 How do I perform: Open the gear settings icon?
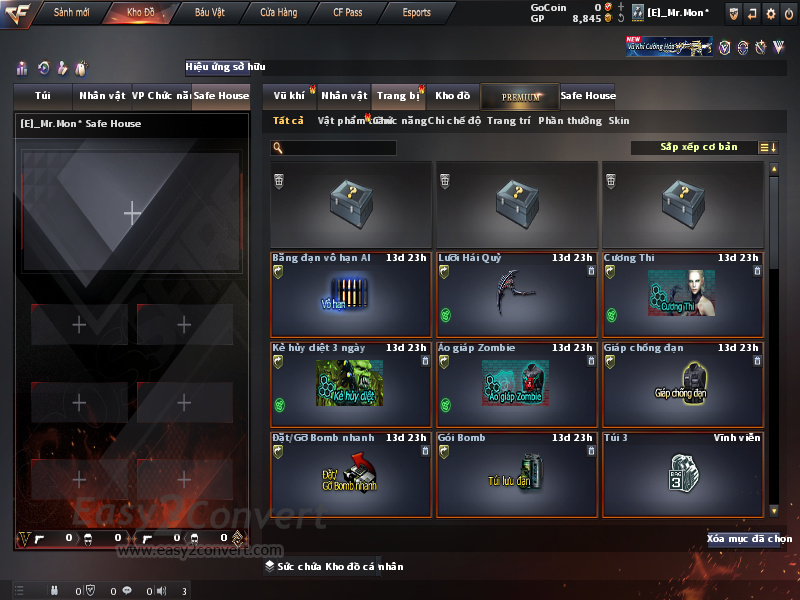coord(770,13)
